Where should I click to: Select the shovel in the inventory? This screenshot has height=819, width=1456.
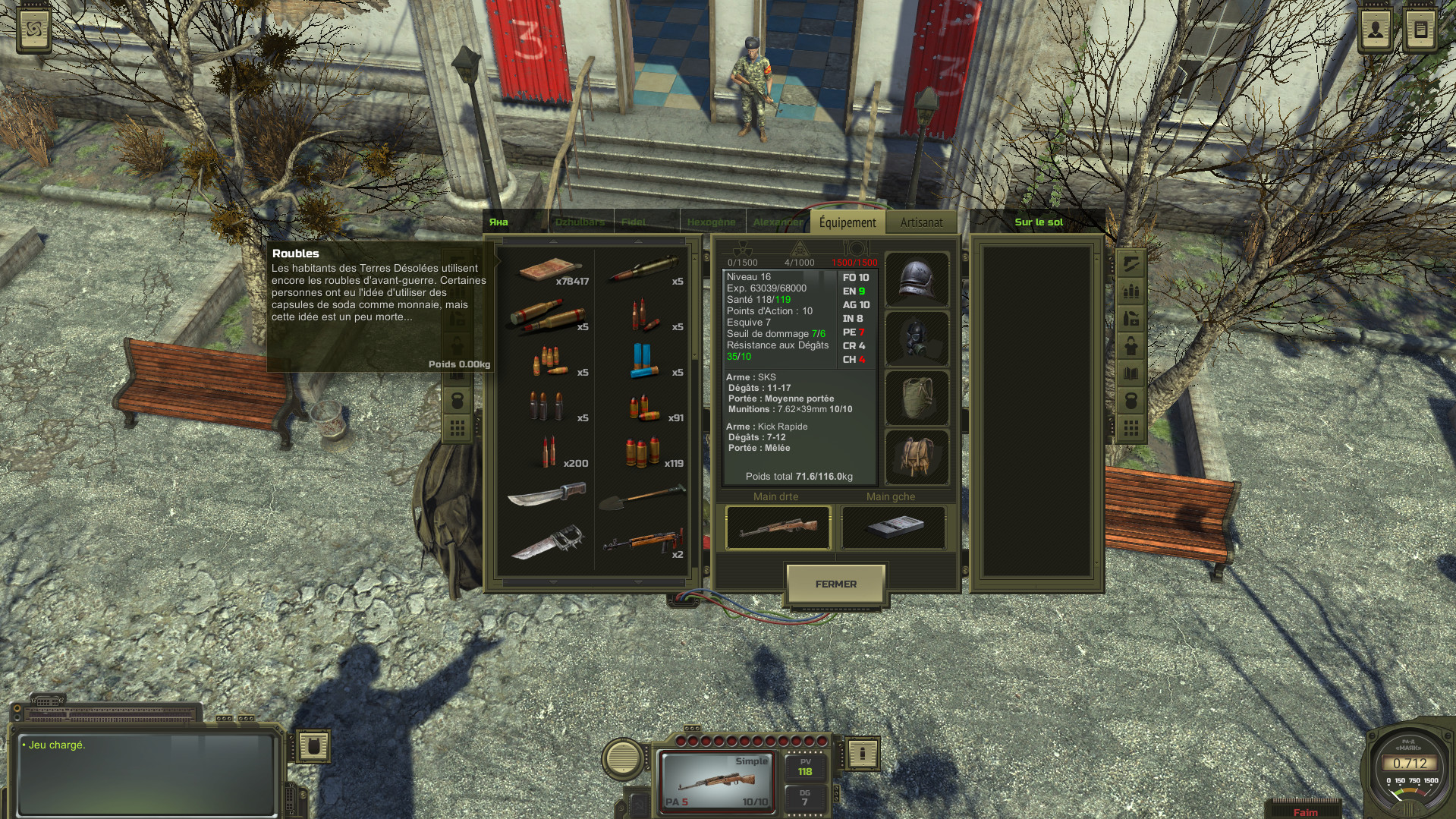click(x=642, y=498)
